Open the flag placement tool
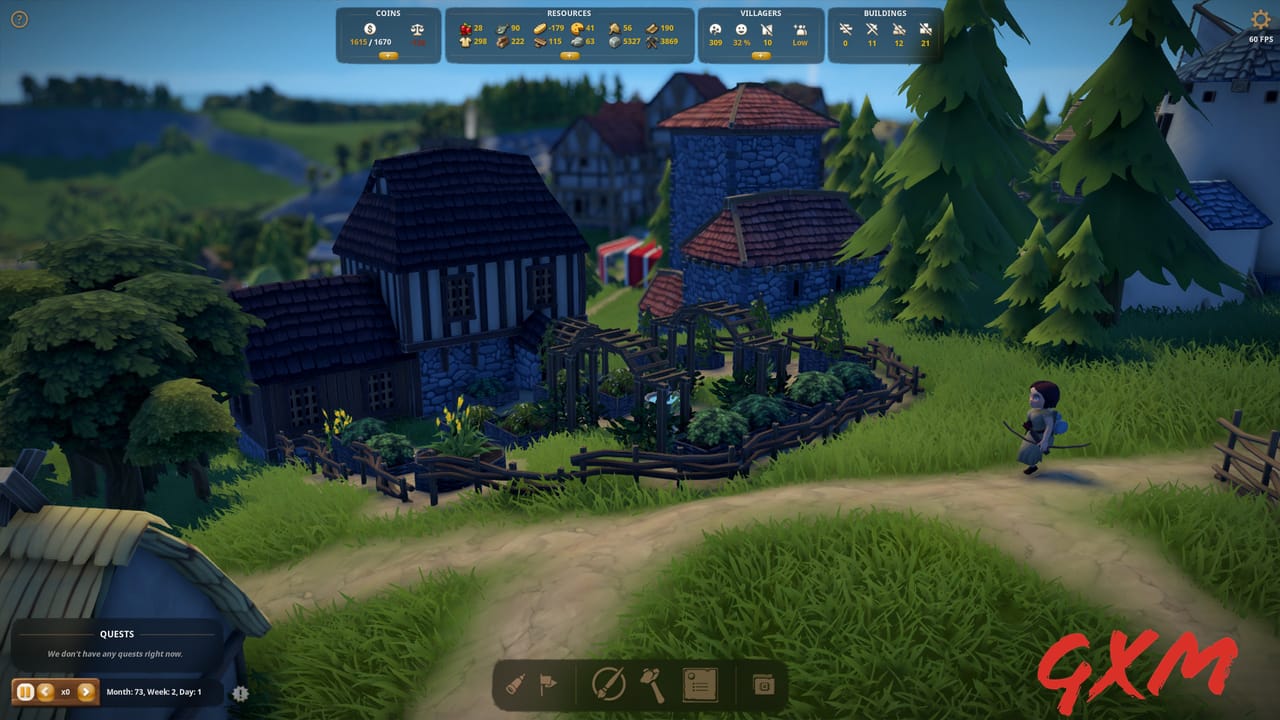 (x=548, y=685)
